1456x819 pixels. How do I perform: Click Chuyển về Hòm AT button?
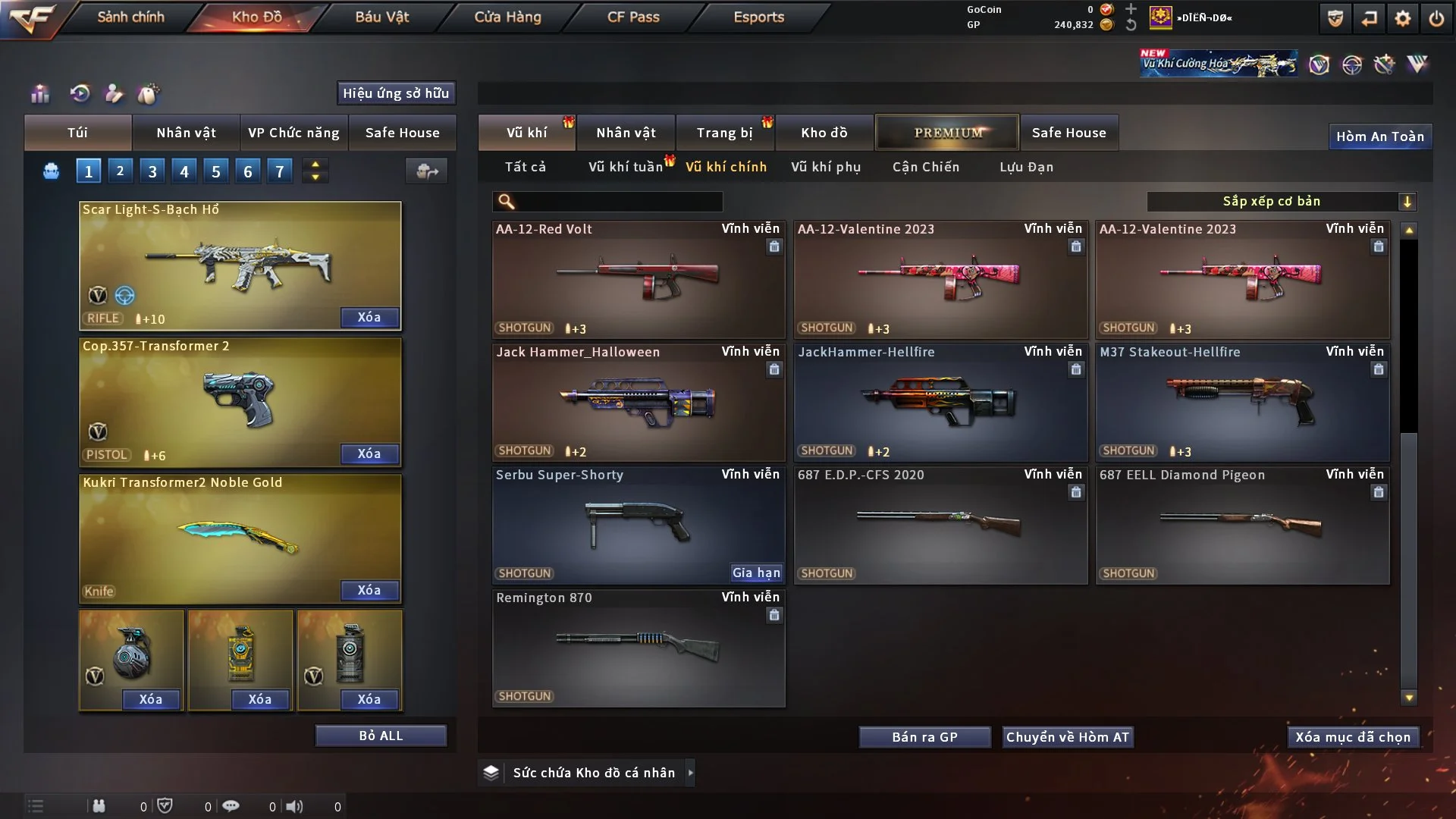coord(1068,737)
